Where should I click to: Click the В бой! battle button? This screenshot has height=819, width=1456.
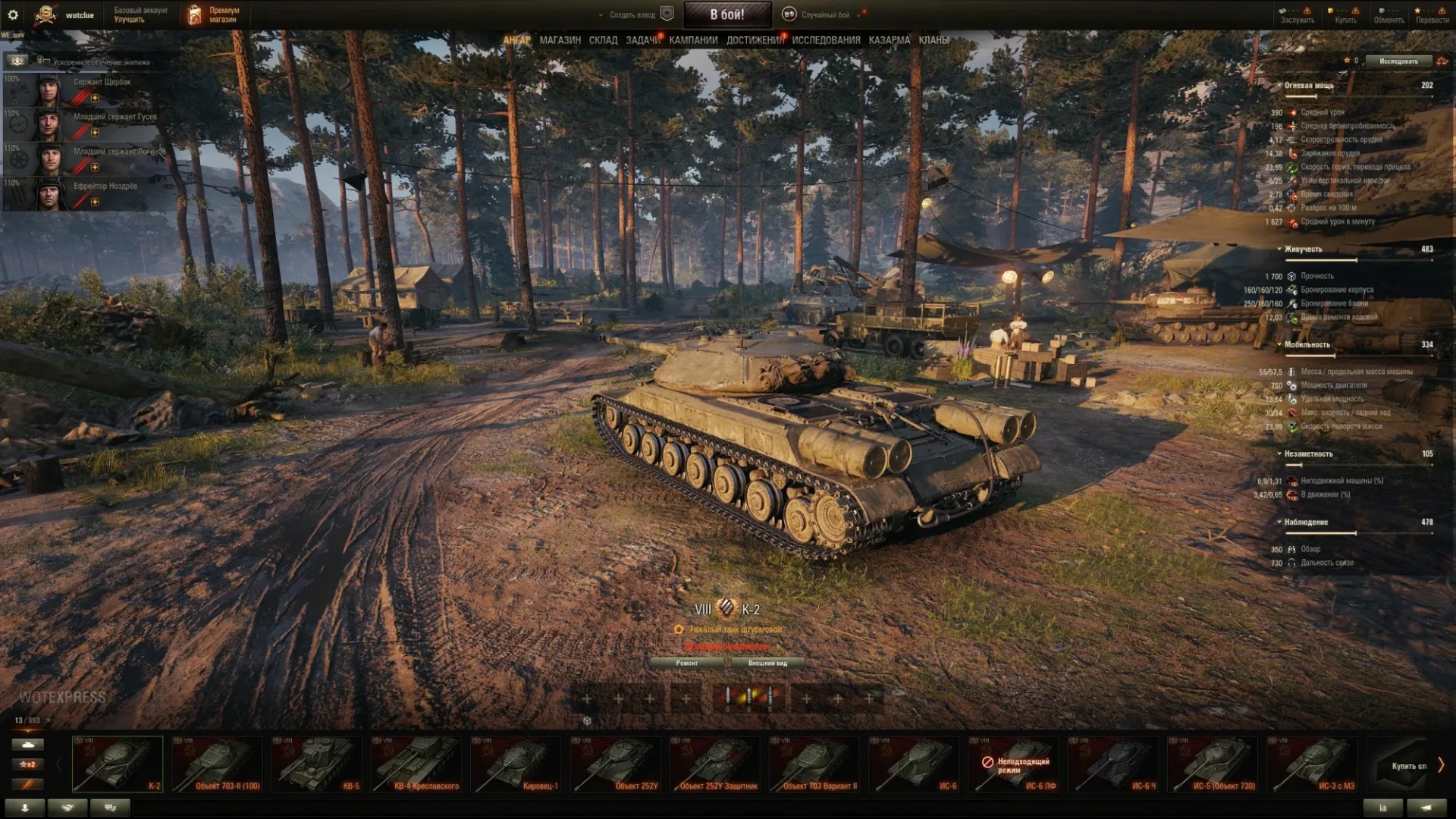click(x=727, y=14)
